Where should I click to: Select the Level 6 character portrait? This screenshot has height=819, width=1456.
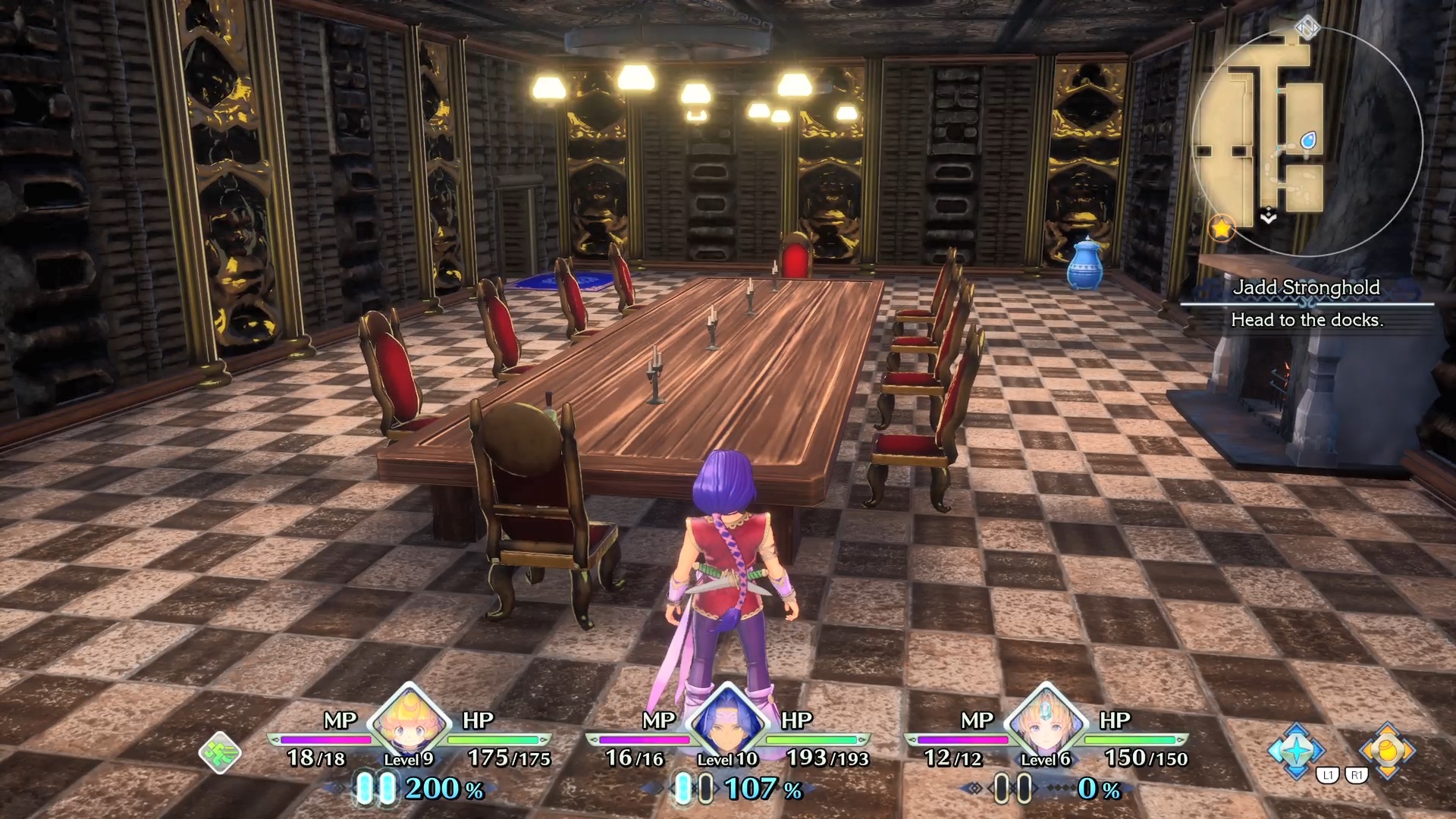tap(1046, 722)
